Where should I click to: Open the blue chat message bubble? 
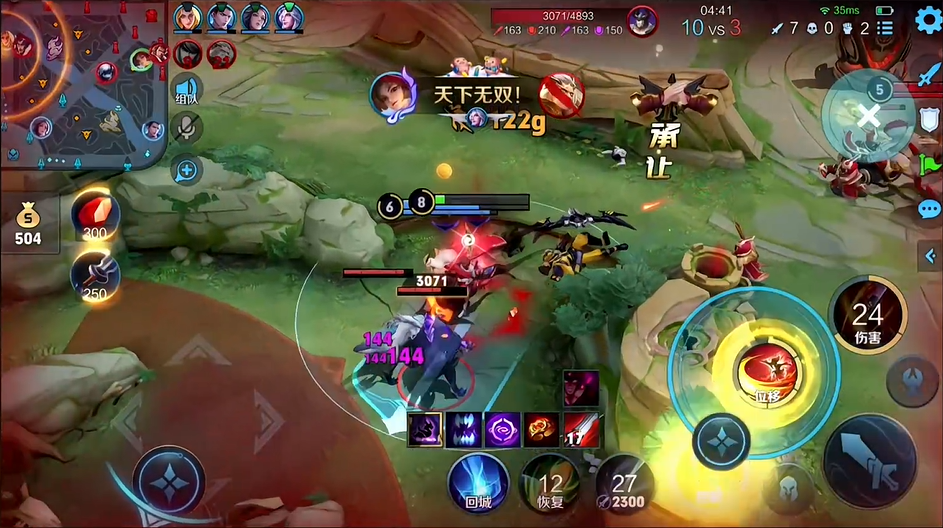929,209
